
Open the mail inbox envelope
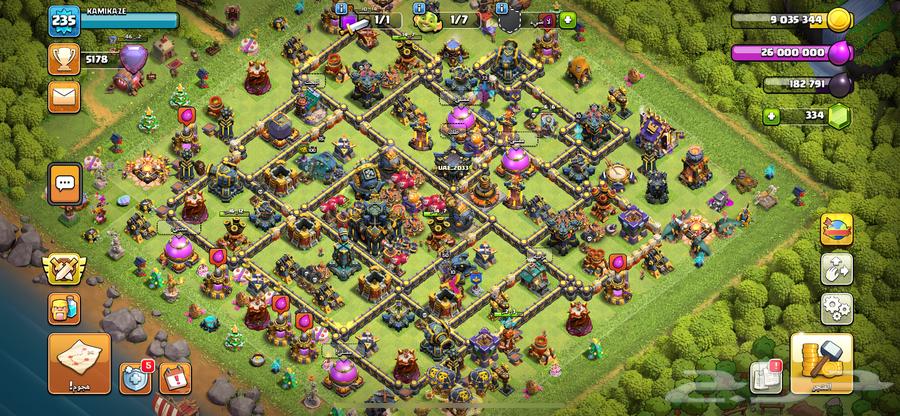coord(62,95)
